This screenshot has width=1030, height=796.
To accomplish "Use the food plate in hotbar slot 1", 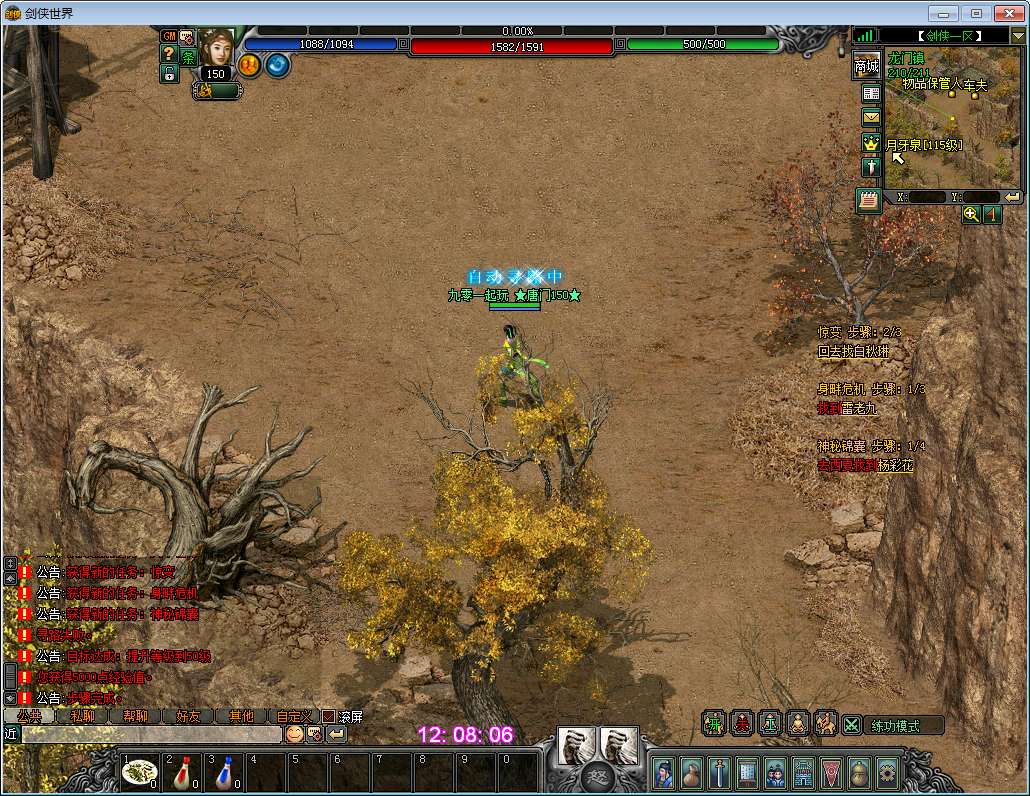I will (141, 771).
